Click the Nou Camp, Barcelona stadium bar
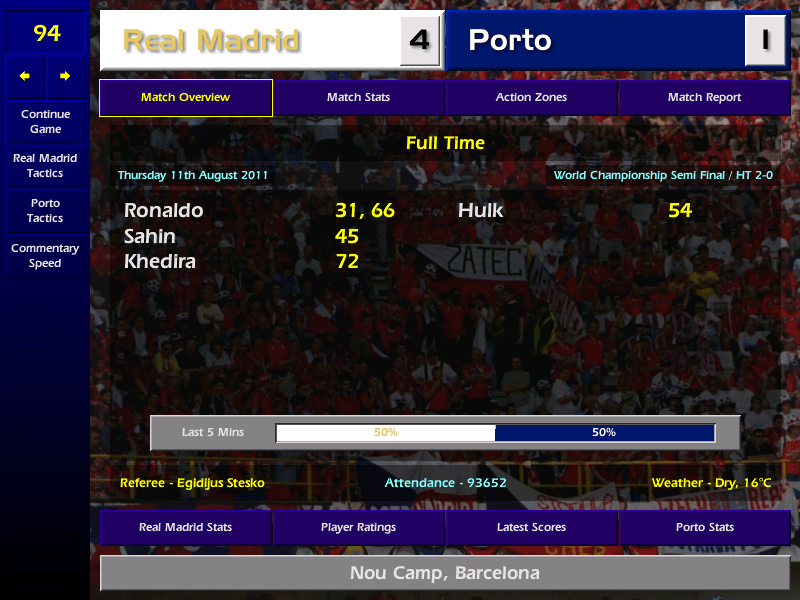The image size is (800, 600). tap(444, 574)
